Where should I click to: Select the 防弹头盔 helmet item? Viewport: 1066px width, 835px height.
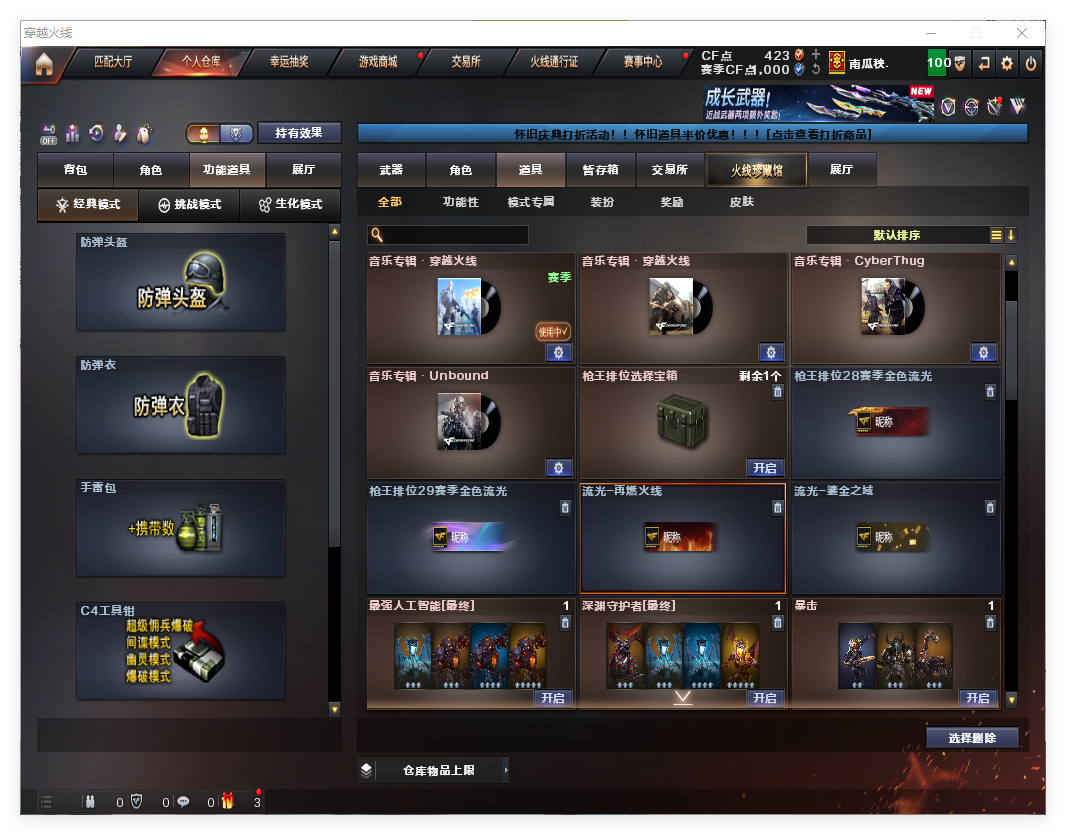181,282
